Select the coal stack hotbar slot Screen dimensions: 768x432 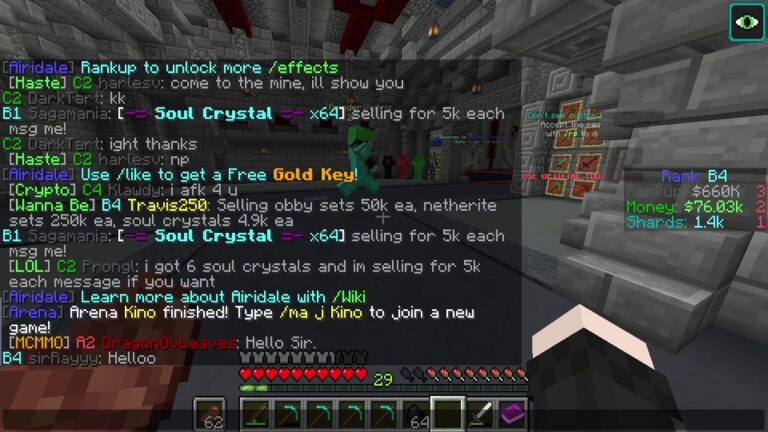coord(416,412)
